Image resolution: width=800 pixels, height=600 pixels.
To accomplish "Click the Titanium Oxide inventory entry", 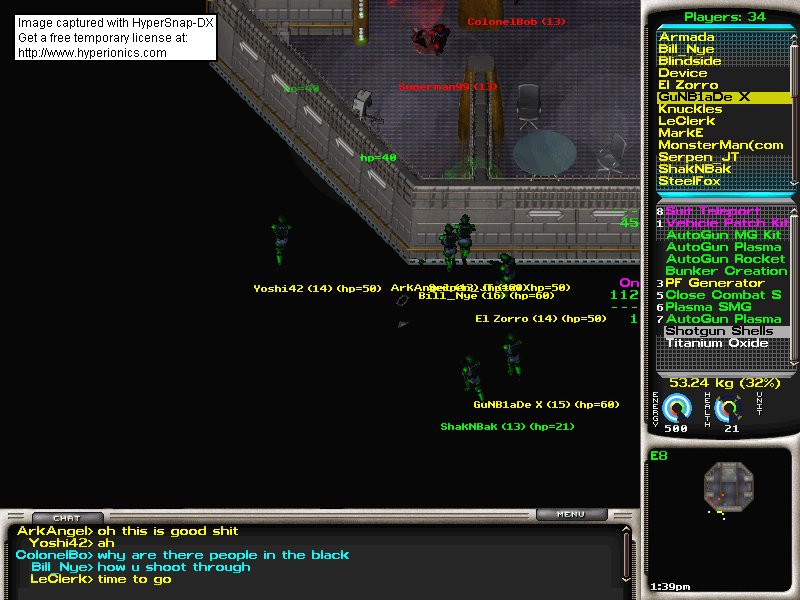I will point(716,343).
